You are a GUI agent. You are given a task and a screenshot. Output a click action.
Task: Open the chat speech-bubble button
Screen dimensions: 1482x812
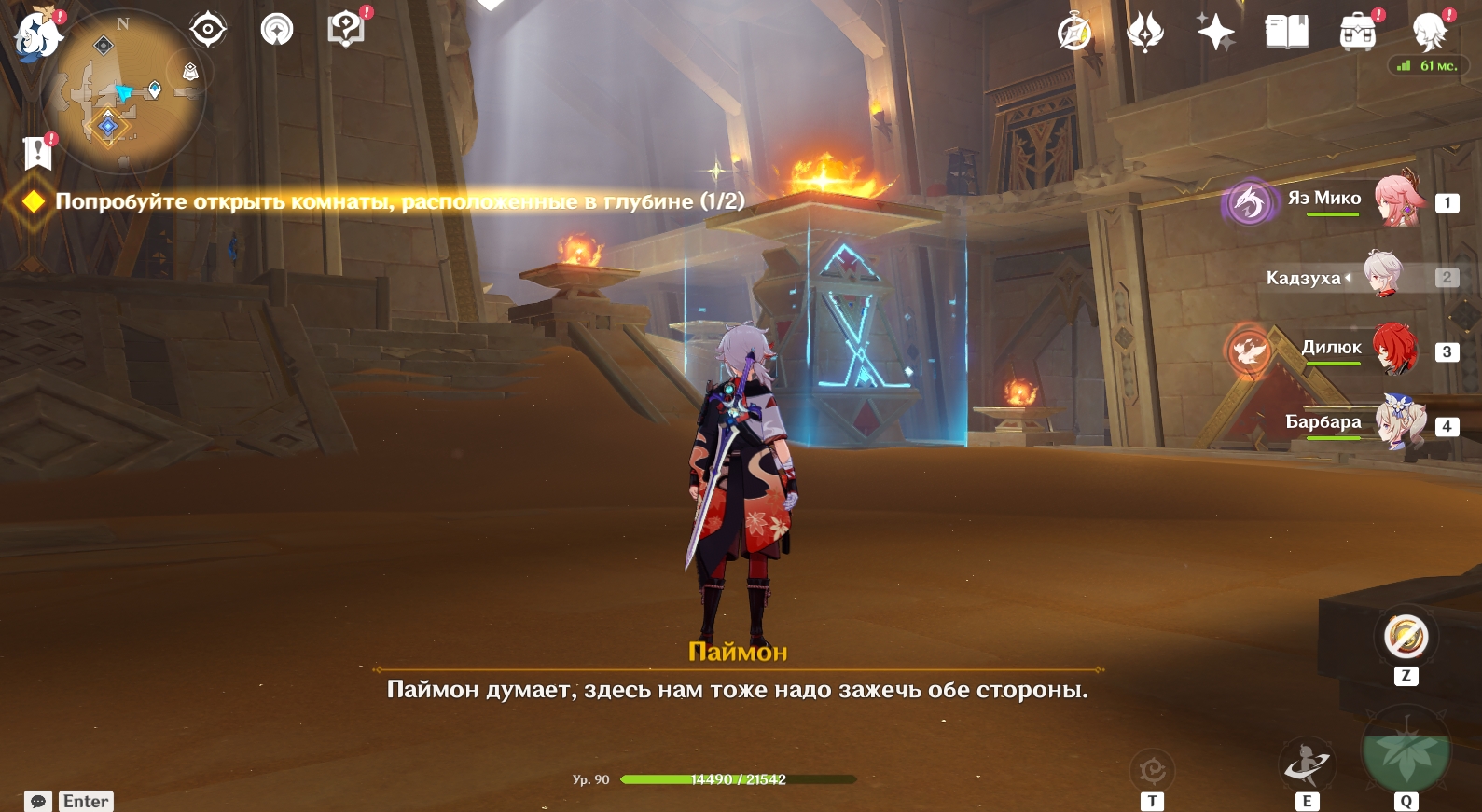pyautogui.click(x=38, y=801)
